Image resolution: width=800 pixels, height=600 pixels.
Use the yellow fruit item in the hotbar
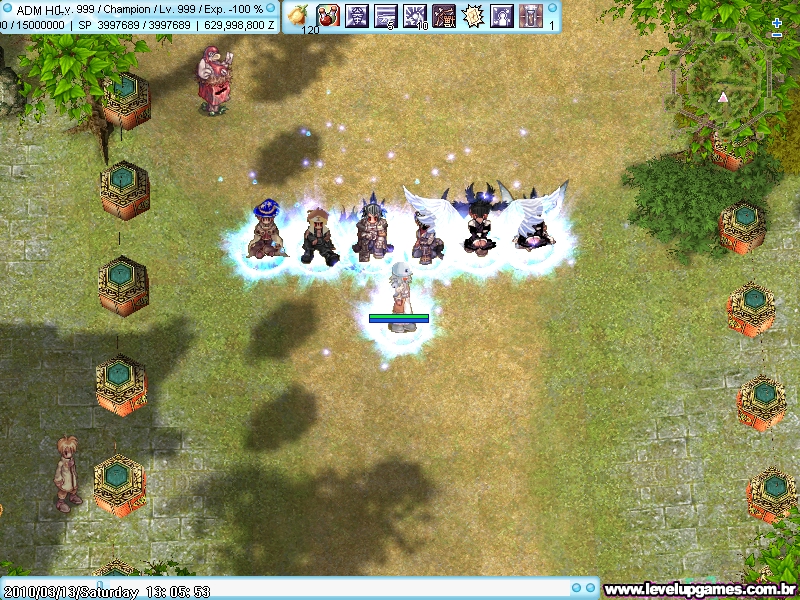[x=297, y=15]
